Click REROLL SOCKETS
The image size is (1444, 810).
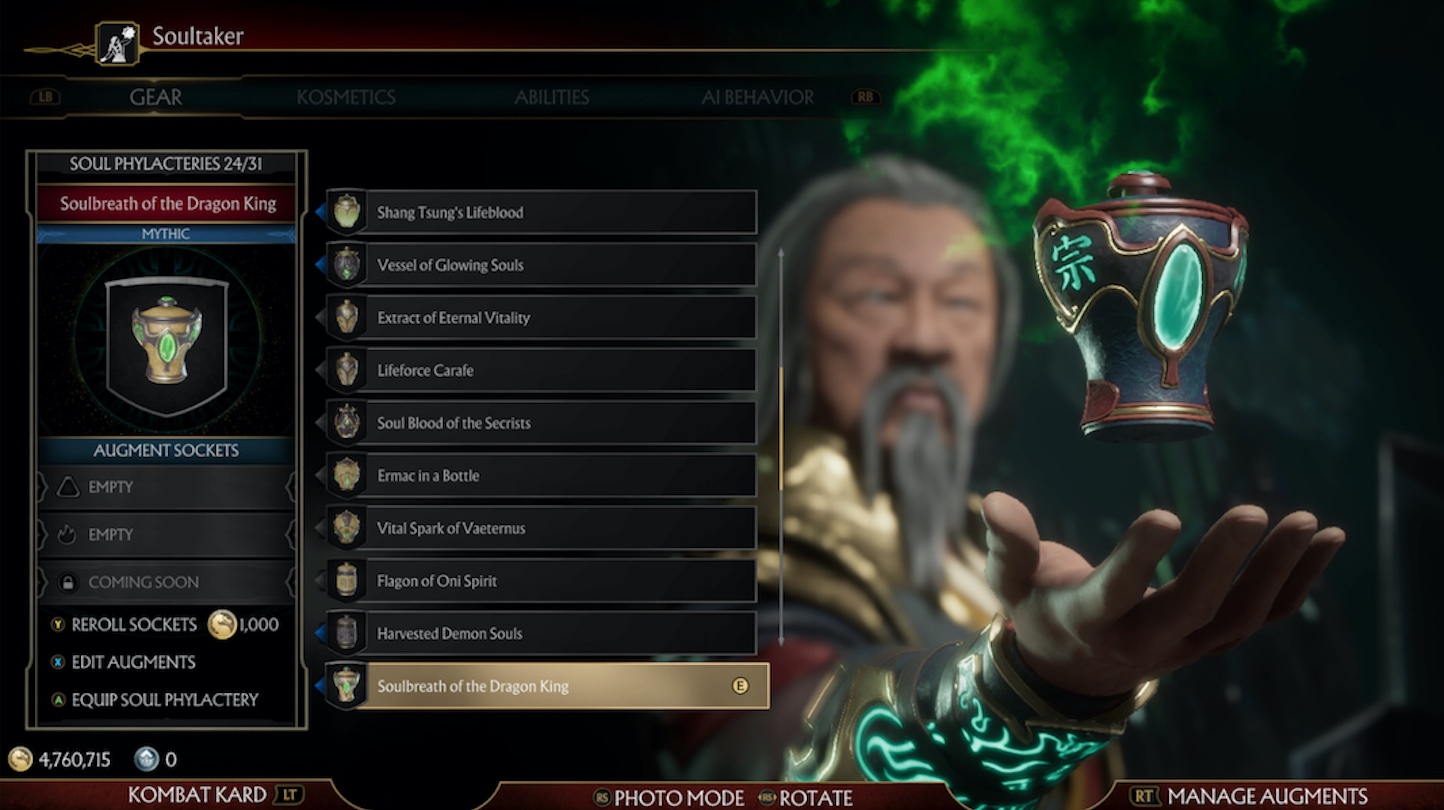point(132,624)
